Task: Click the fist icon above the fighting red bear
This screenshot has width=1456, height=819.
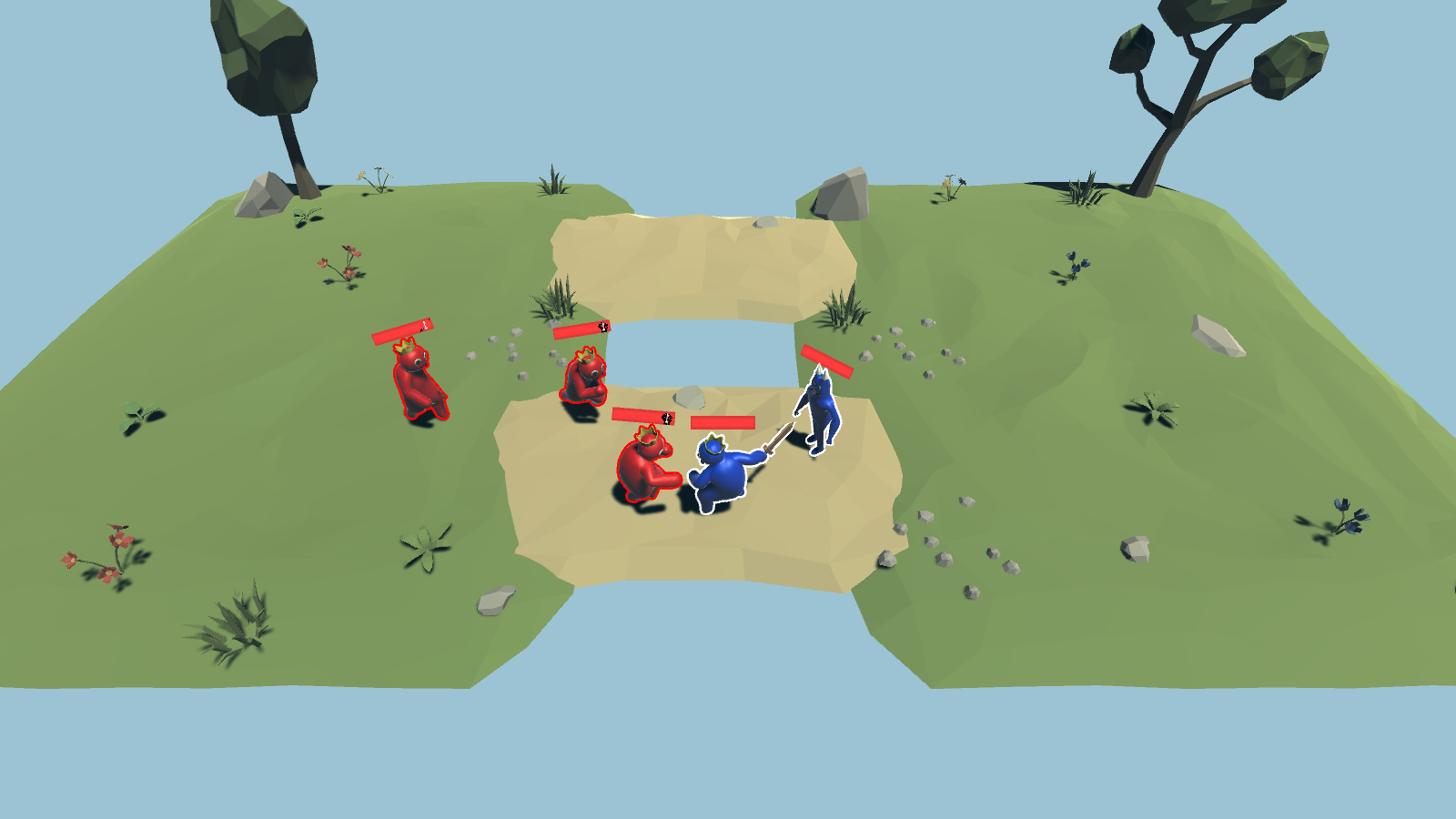Action: (x=666, y=420)
